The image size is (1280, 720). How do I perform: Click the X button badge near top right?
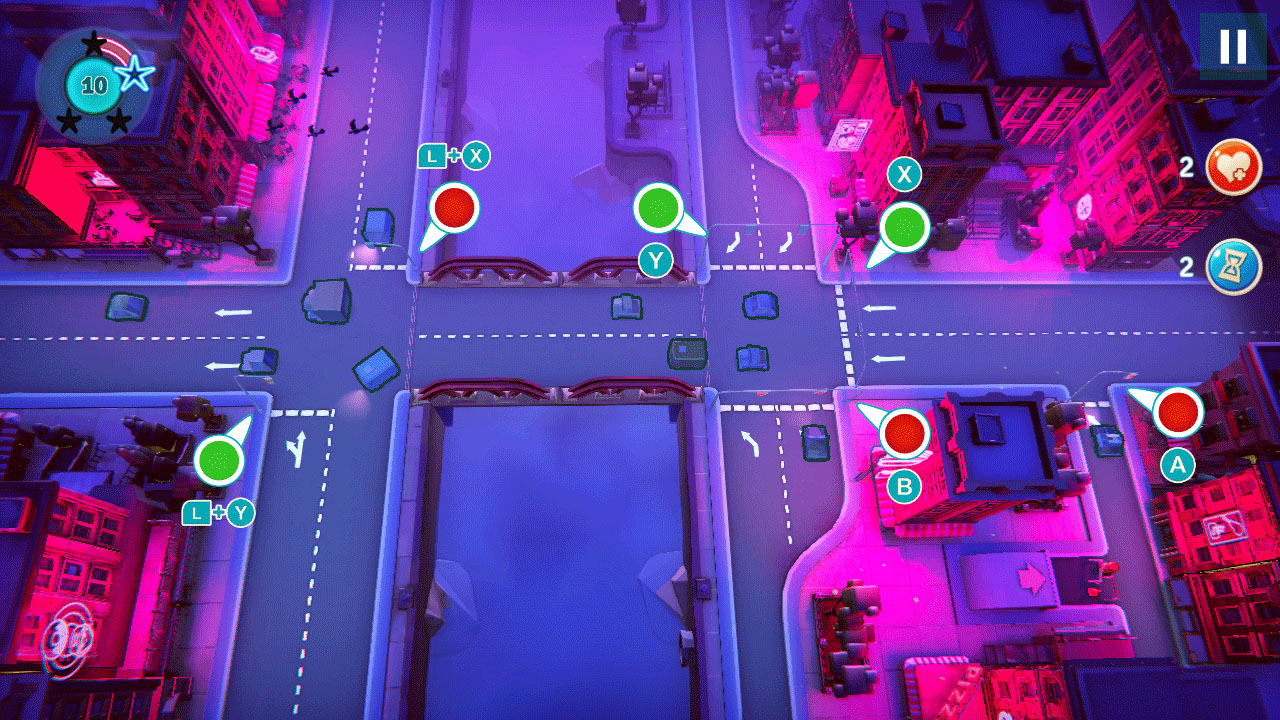point(904,174)
